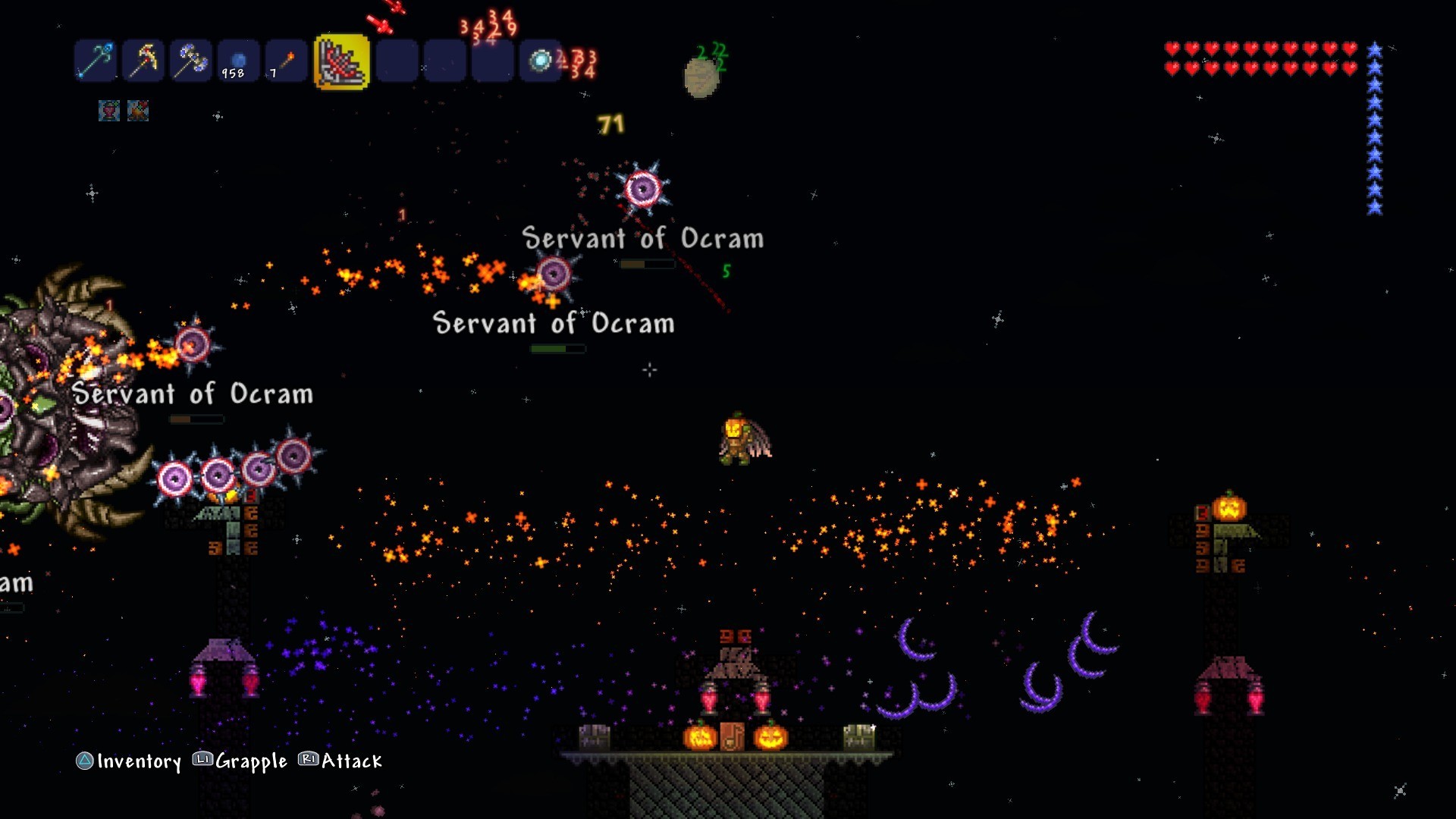Screen dimensions: 1456x819
Task: Select the 958-count blue gel stack
Action: [237, 61]
